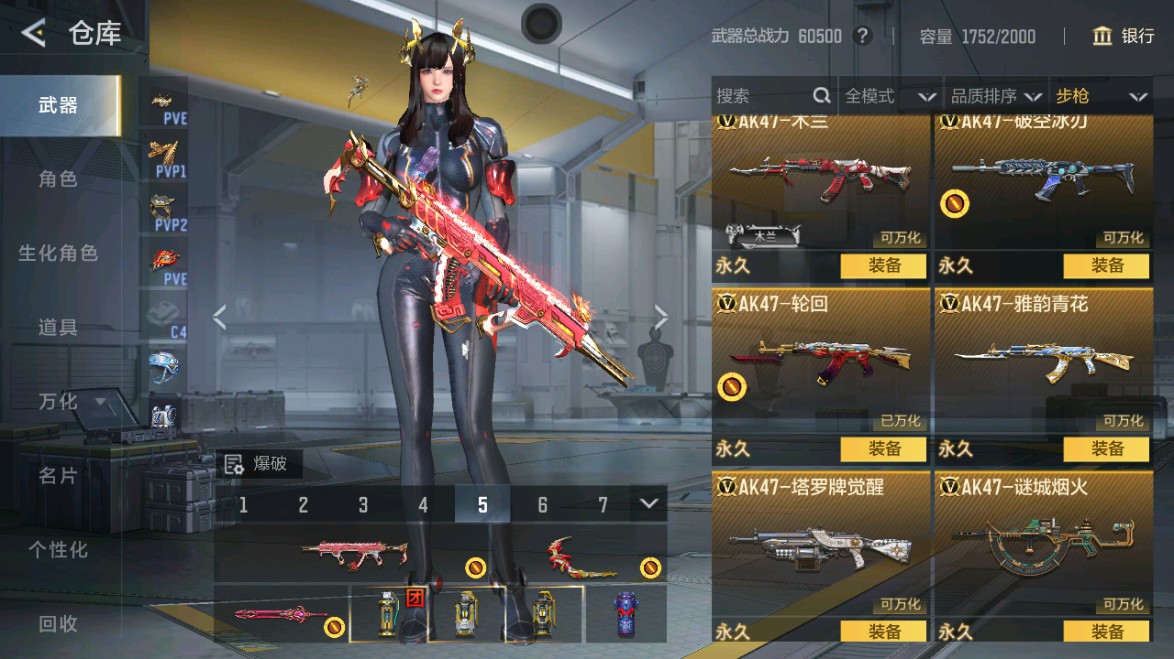Equip the AK47-轮回 rifle
This screenshot has height=659, width=1174.
pos(884,449)
